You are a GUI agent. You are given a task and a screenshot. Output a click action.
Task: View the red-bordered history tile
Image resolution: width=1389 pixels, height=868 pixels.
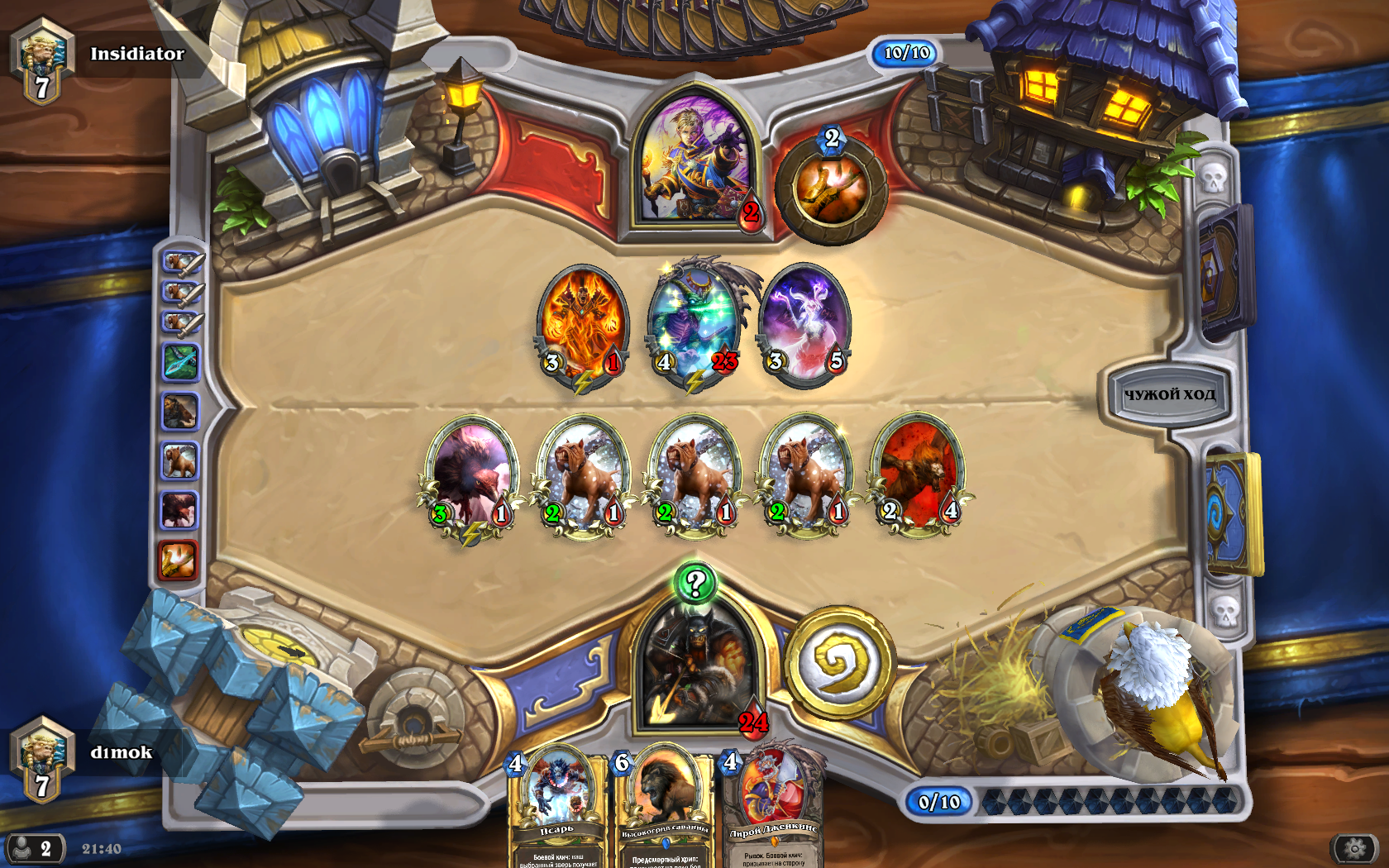[178, 560]
